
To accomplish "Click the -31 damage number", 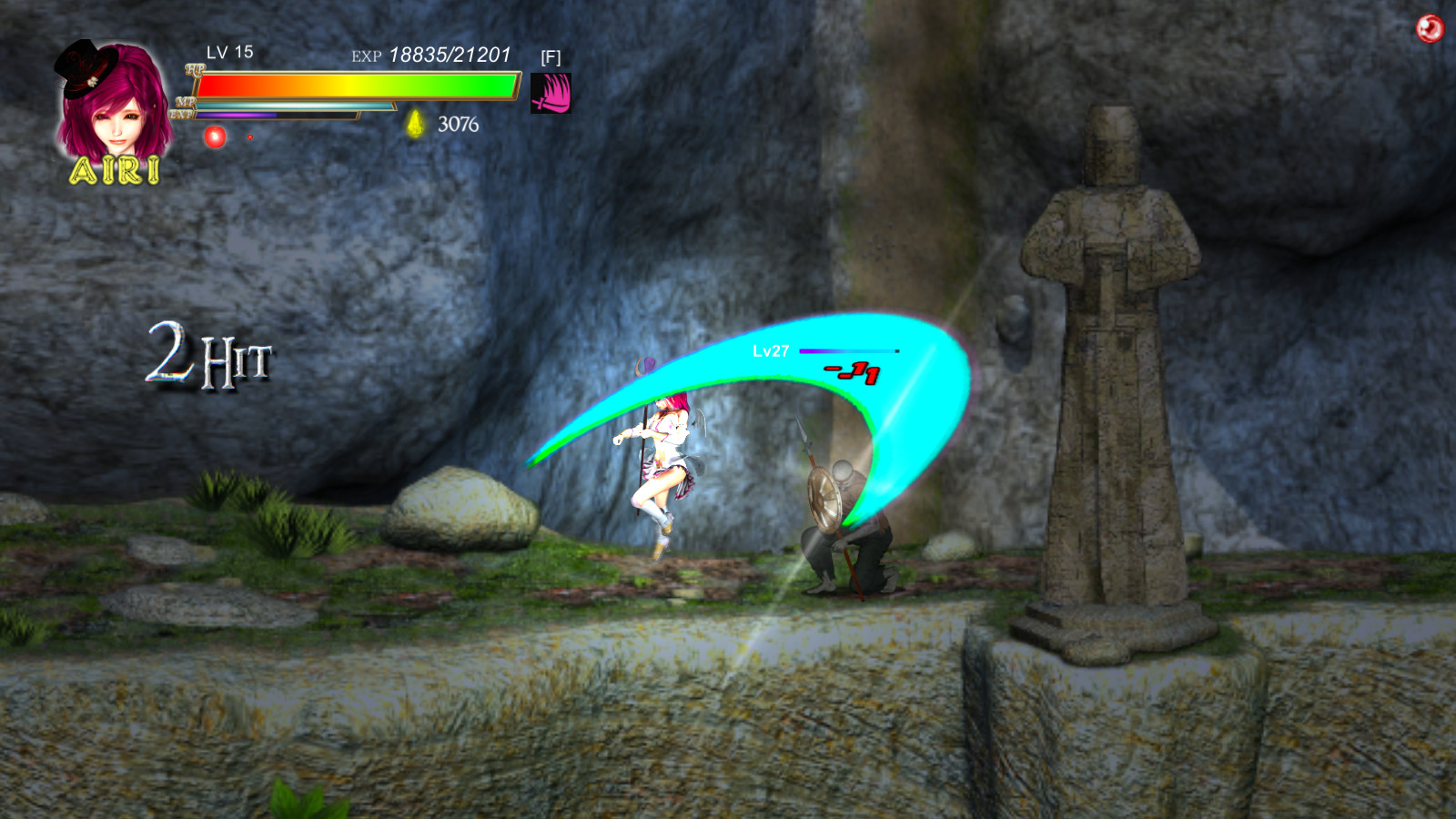I will [850, 372].
